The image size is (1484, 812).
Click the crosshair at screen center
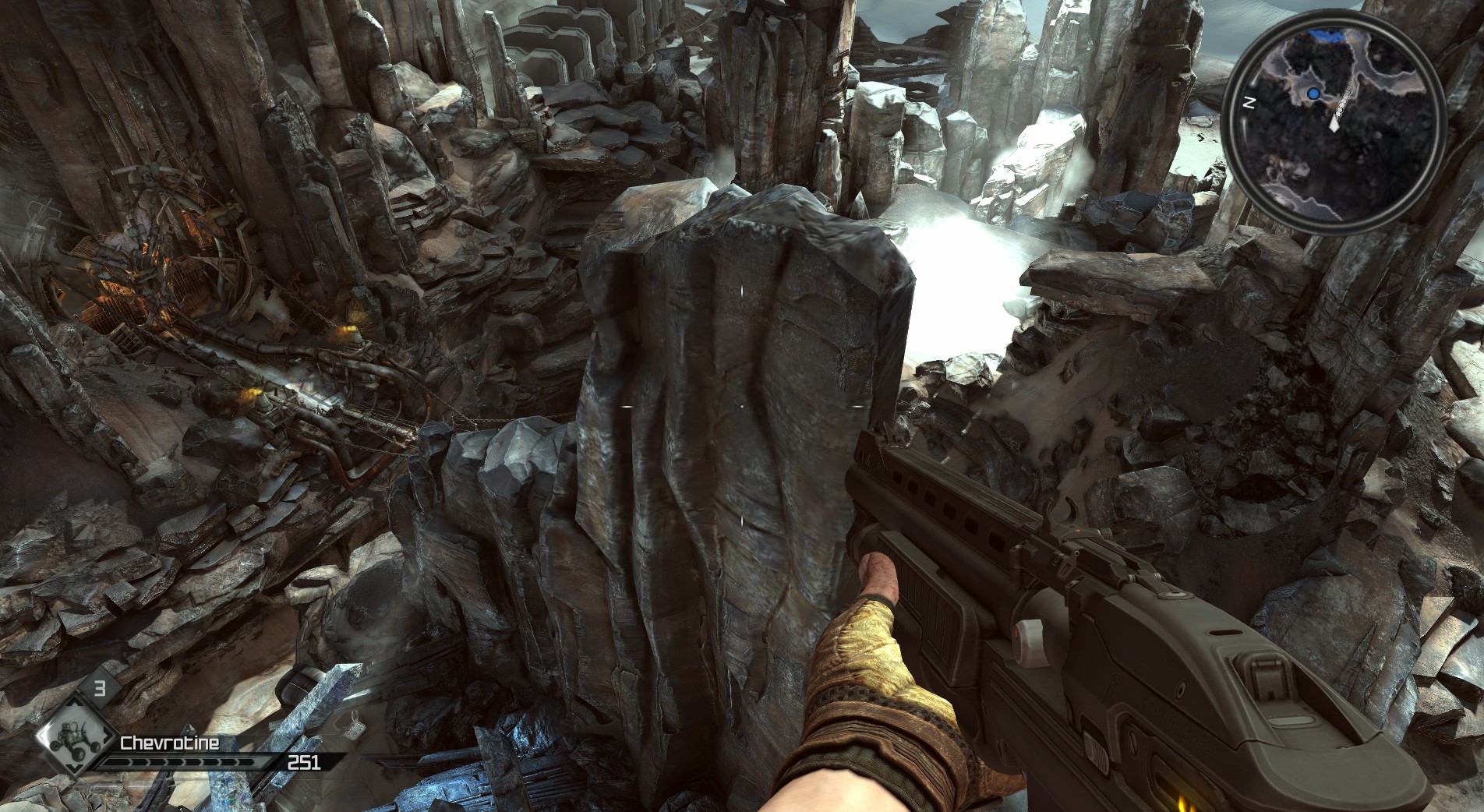(x=742, y=406)
